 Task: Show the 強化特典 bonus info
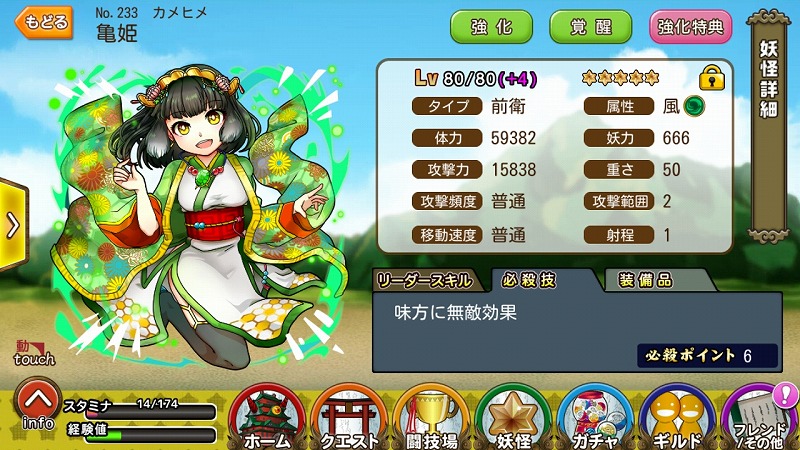click(x=690, y=27)
